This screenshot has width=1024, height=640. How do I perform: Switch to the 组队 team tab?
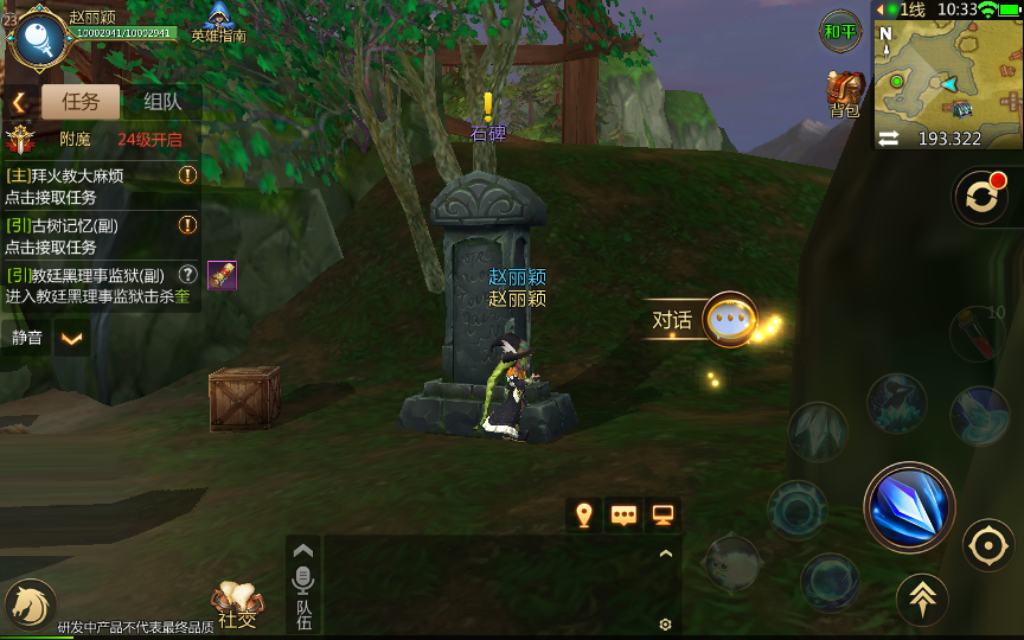(x=162, y=101)
